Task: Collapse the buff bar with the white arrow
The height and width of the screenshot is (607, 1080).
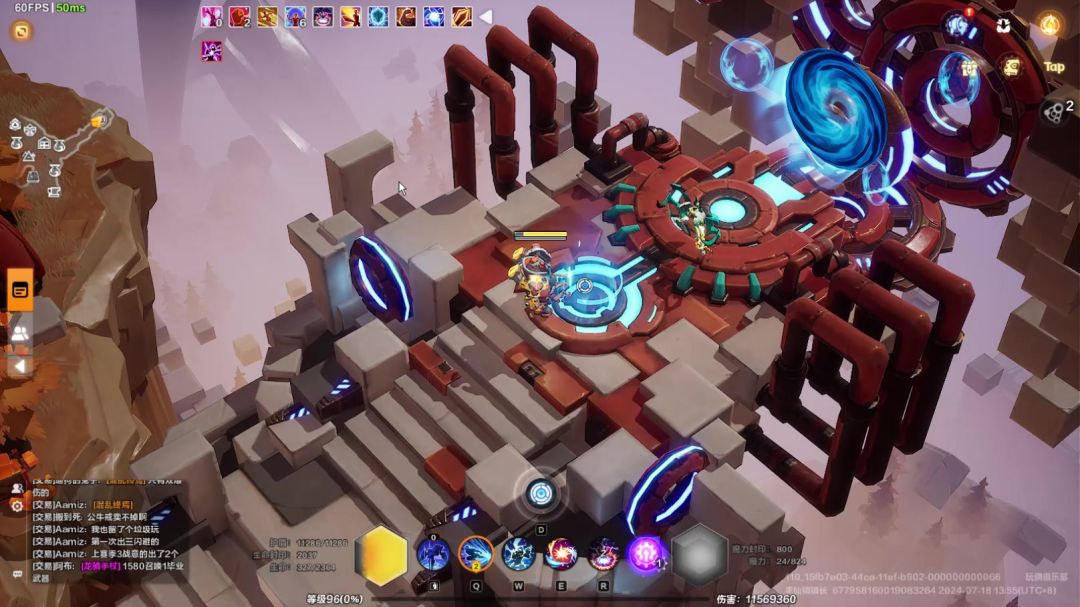Action: (x=485, y=16)
